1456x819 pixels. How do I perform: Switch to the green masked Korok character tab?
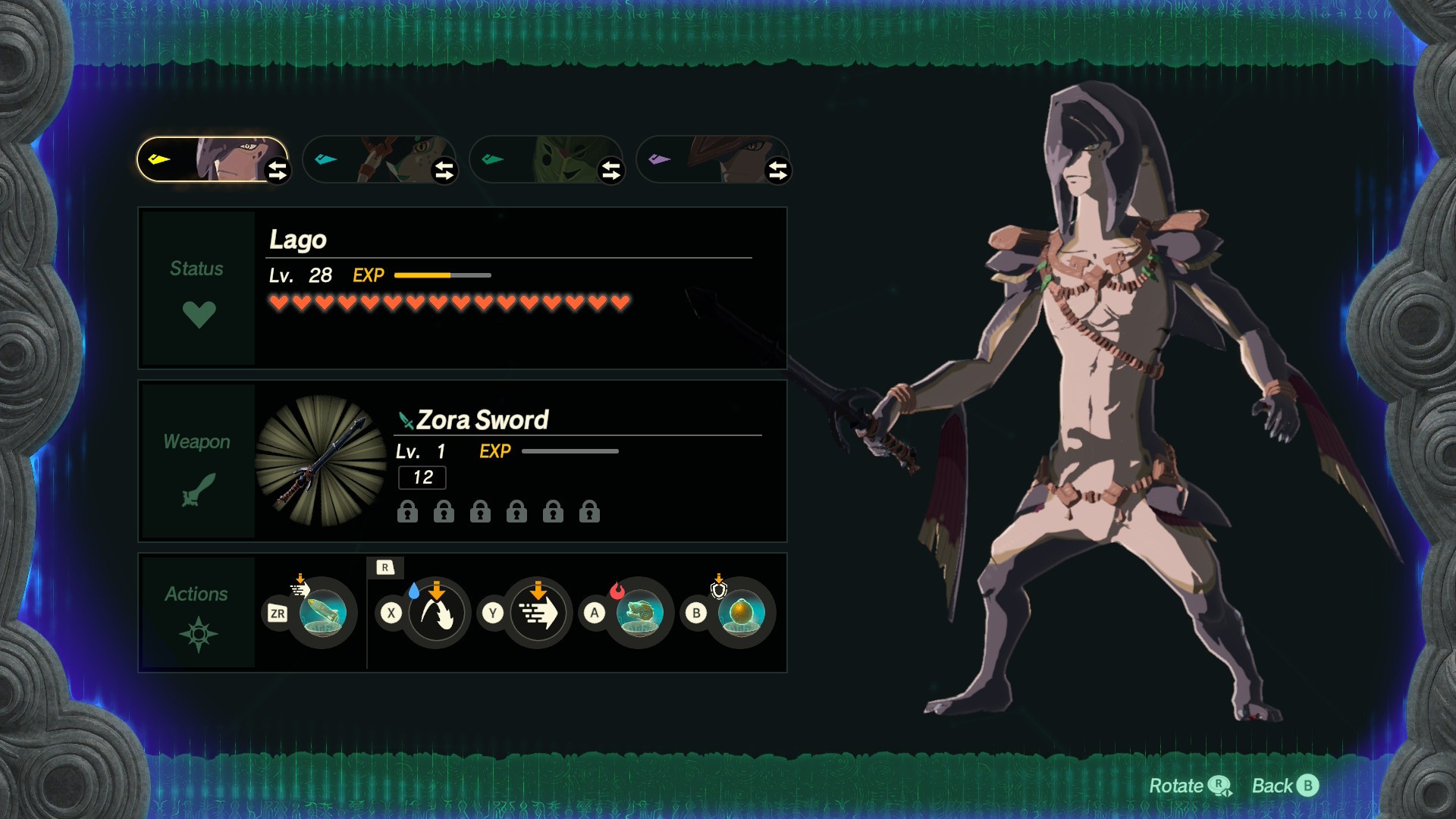pyautogui.click(x=538, y=159)
